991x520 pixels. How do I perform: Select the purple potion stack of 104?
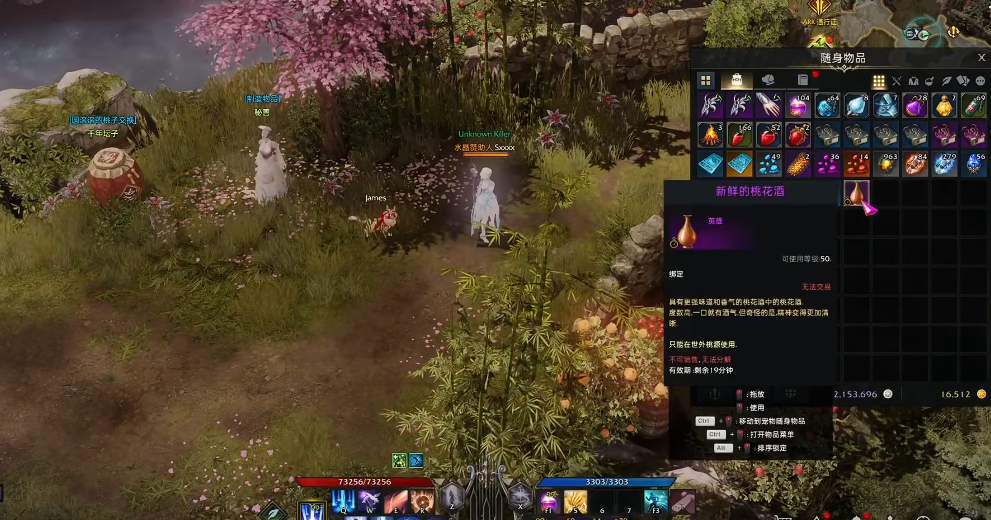click(x=798, y=106)
